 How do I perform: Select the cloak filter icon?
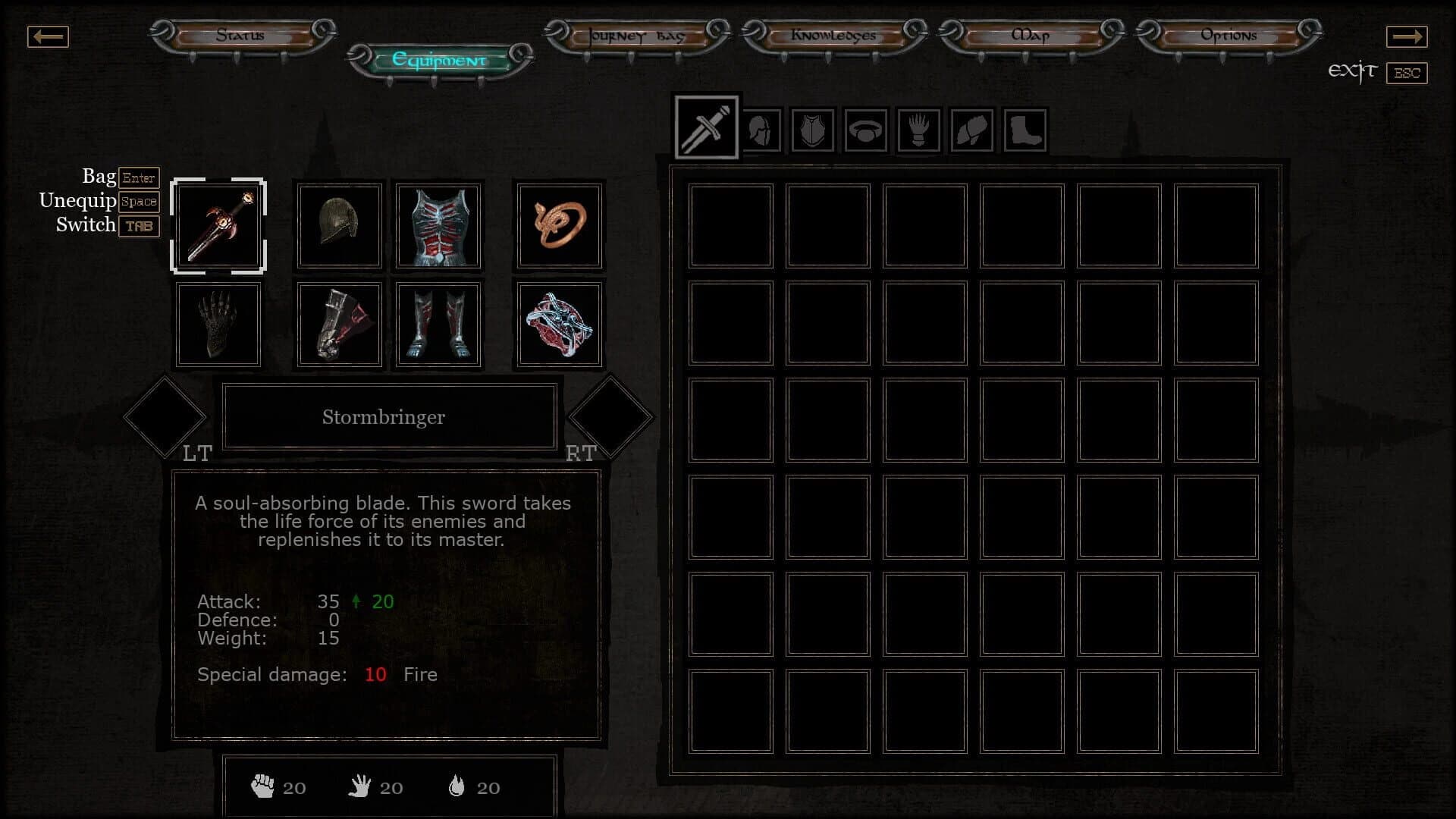(x=971, y=129)
